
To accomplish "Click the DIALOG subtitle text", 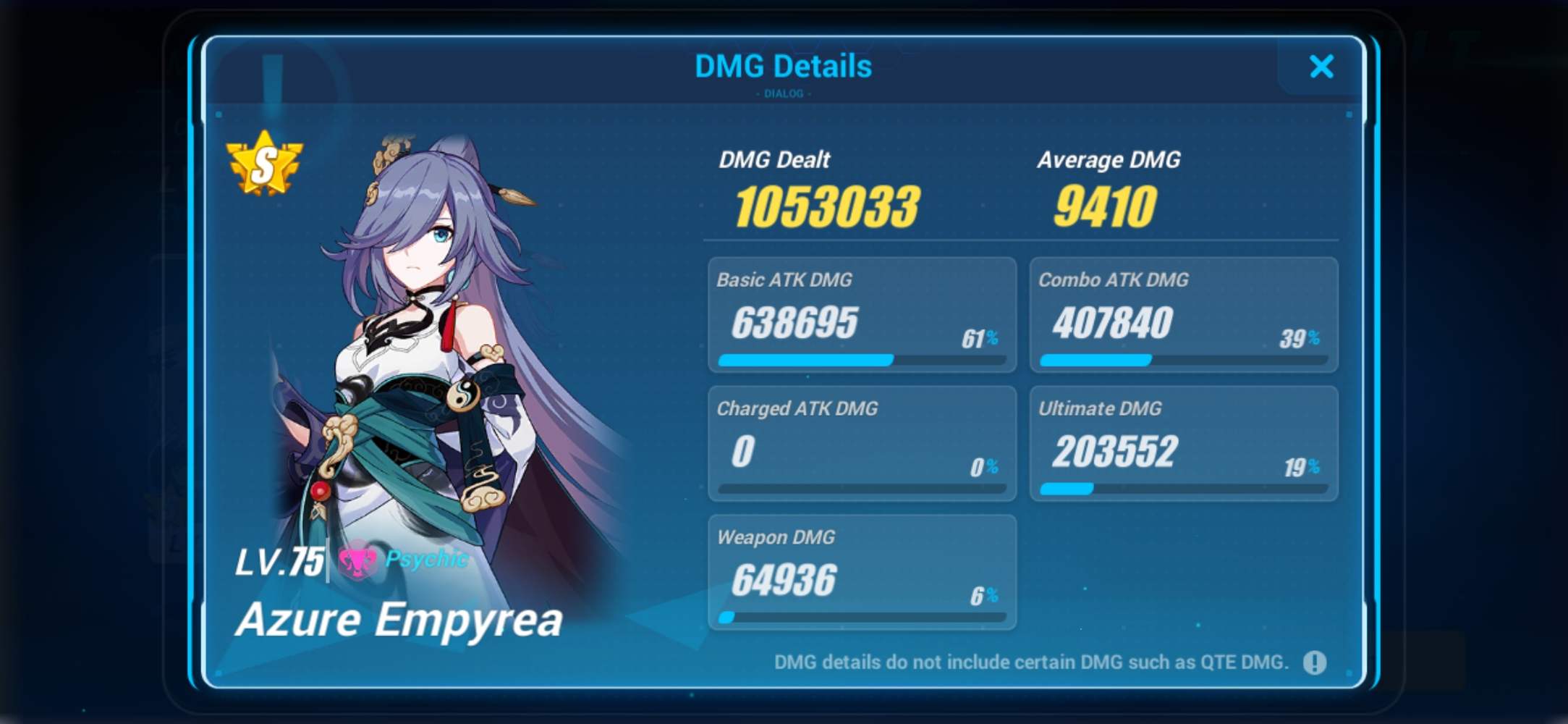I will 783,93.
